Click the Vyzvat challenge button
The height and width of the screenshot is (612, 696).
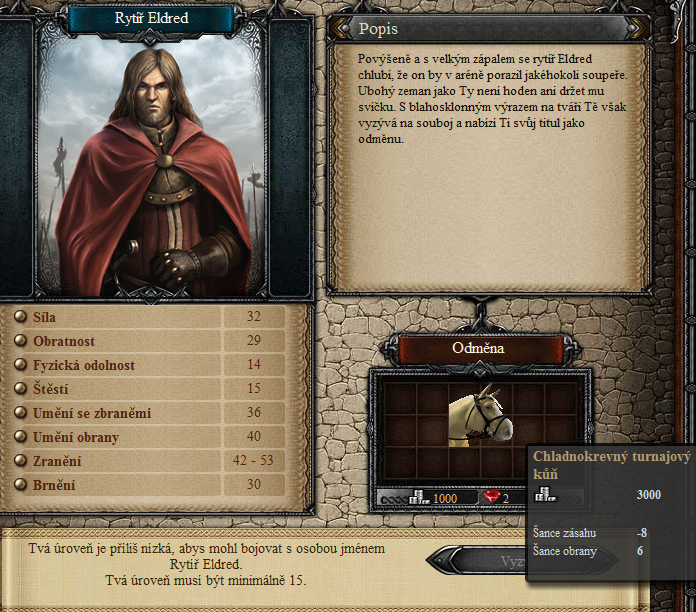(476, 561)
